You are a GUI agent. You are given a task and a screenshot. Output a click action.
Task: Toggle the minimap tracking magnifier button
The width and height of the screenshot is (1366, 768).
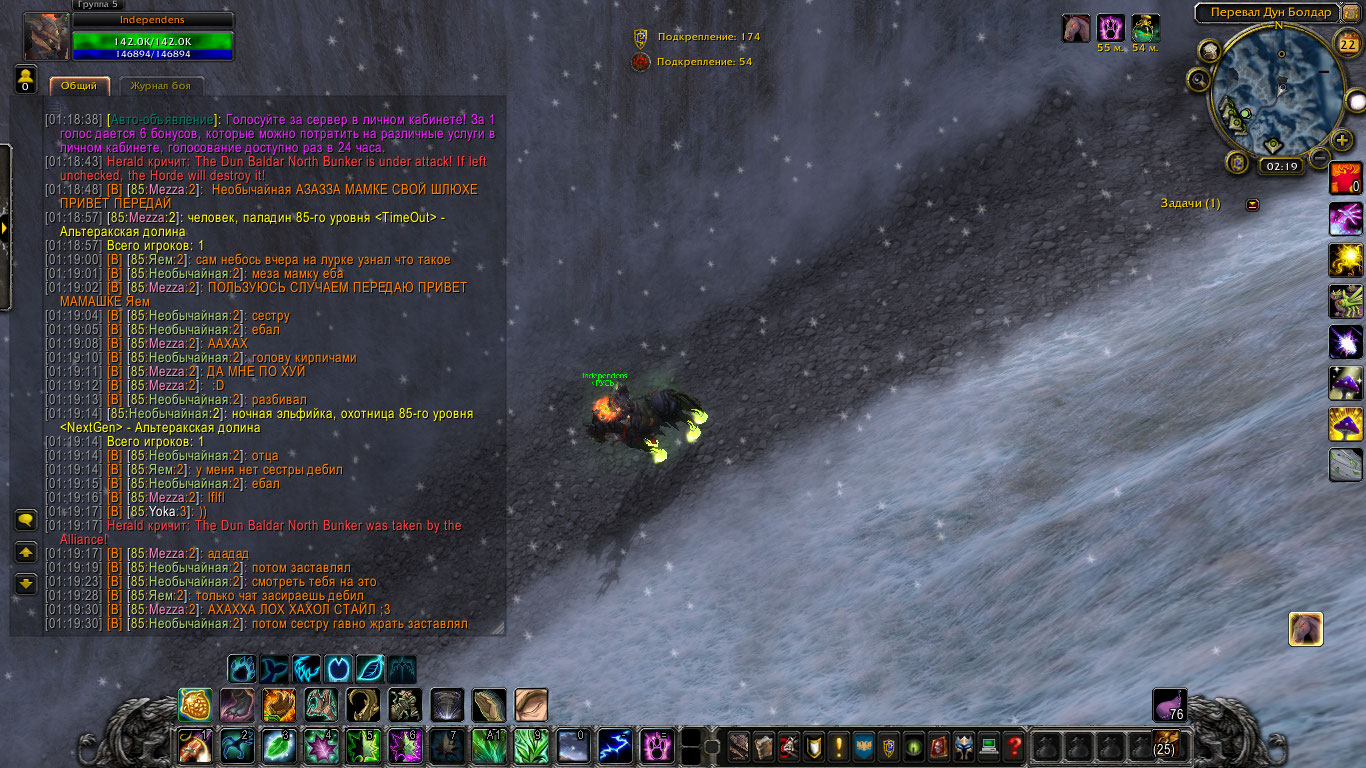click(x=1198, y=79)
